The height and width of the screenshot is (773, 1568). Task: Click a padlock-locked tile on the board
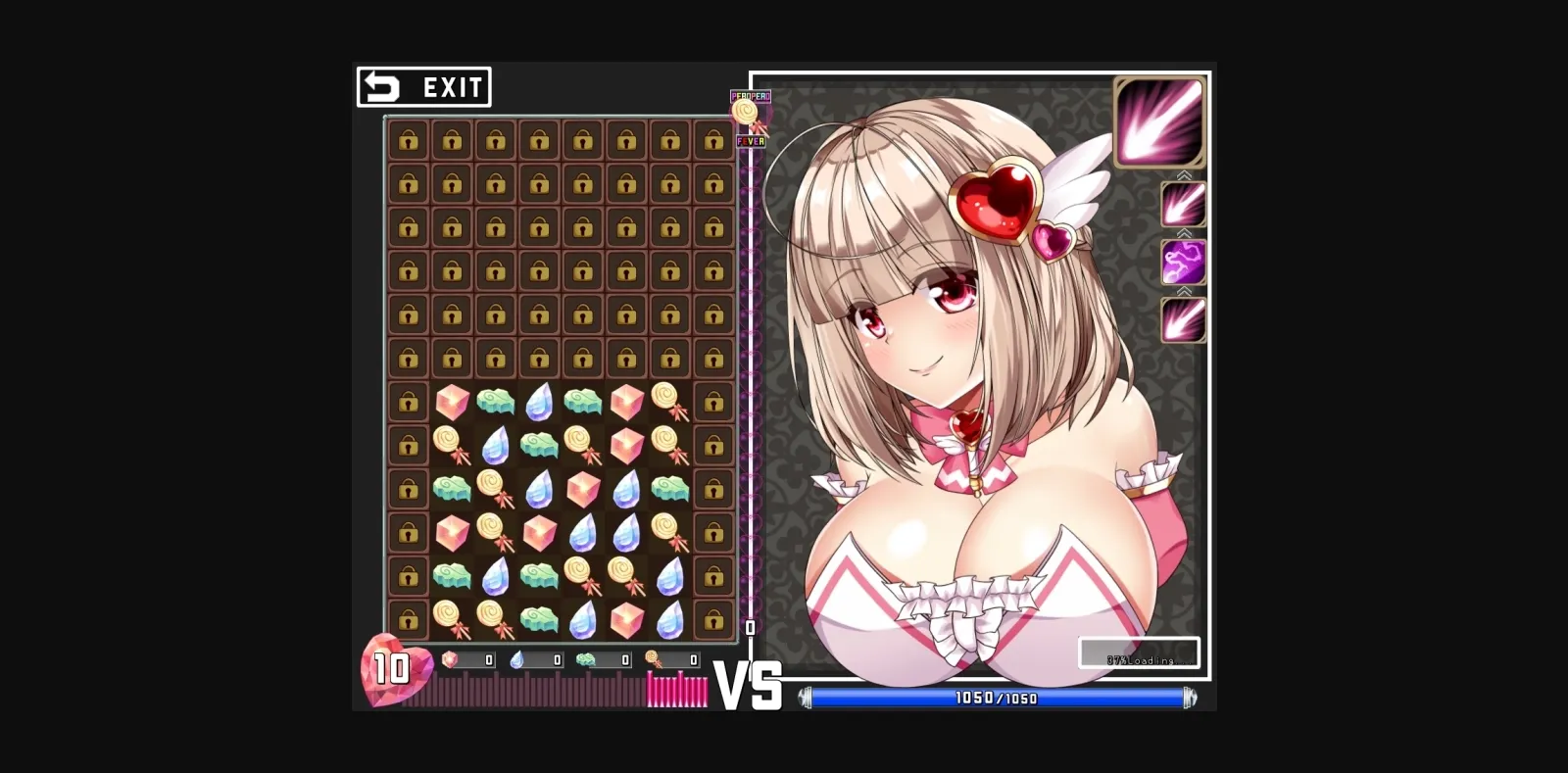pyautogui.click(x=408, y=142)
